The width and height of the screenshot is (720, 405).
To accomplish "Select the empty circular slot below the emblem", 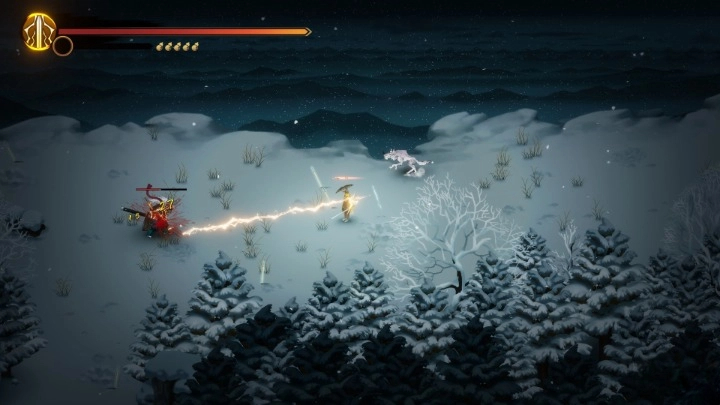I will coord(63,45).
